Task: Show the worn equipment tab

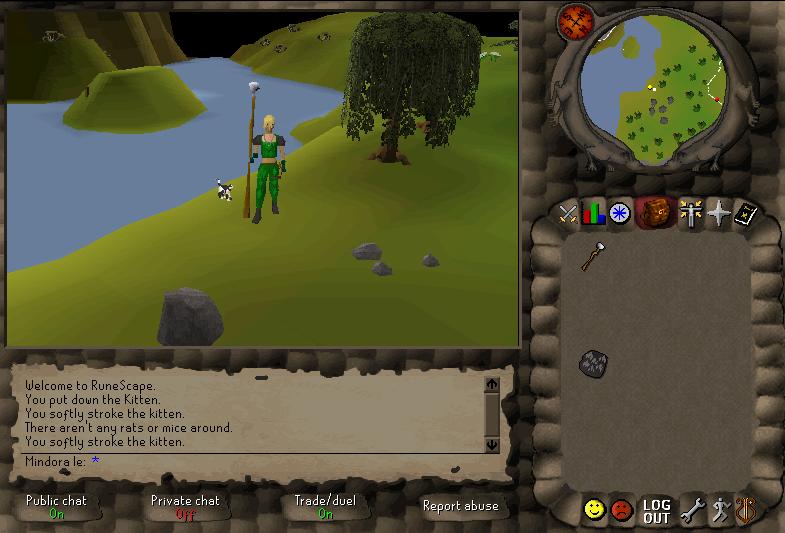Action: [x=691, y=213]
